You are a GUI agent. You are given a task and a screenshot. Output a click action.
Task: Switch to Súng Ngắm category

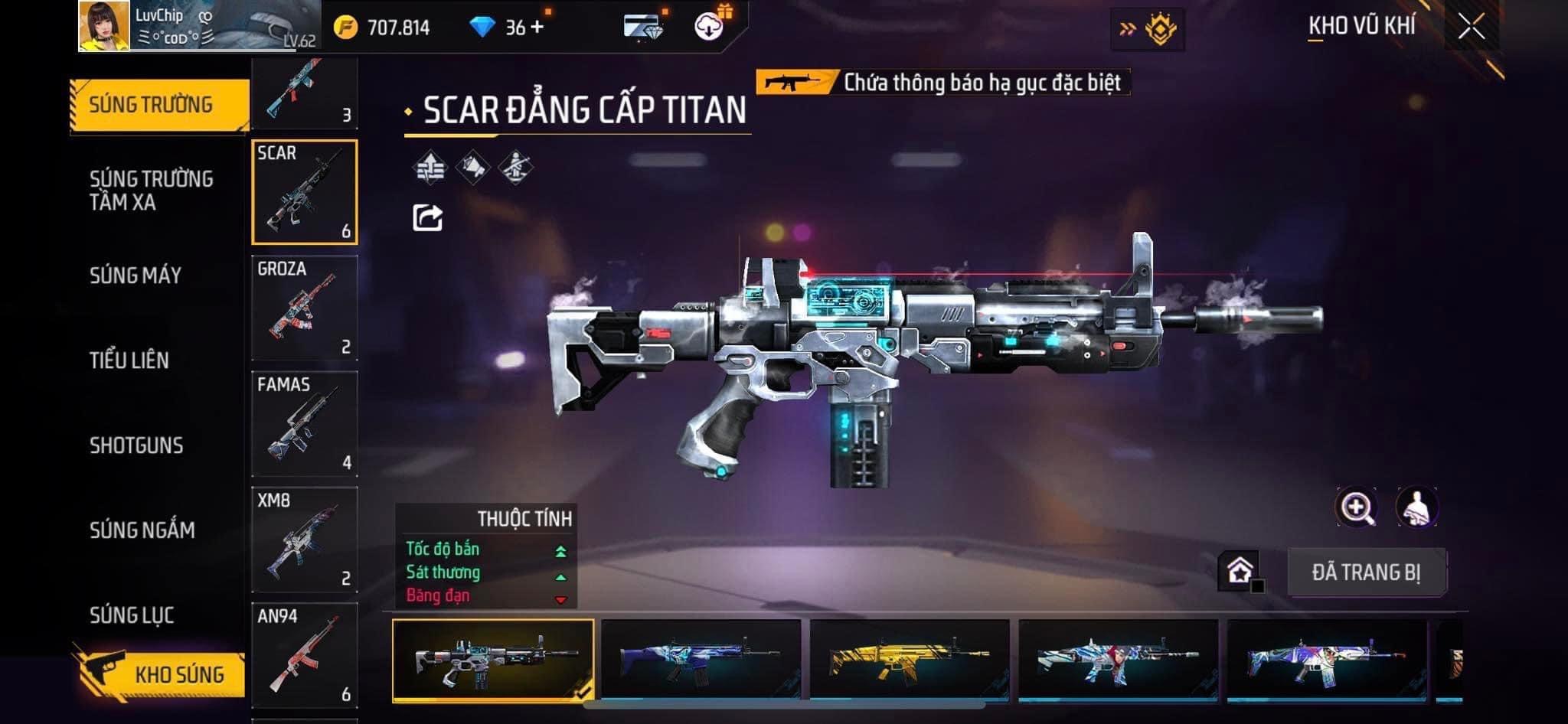pos(142,530)
